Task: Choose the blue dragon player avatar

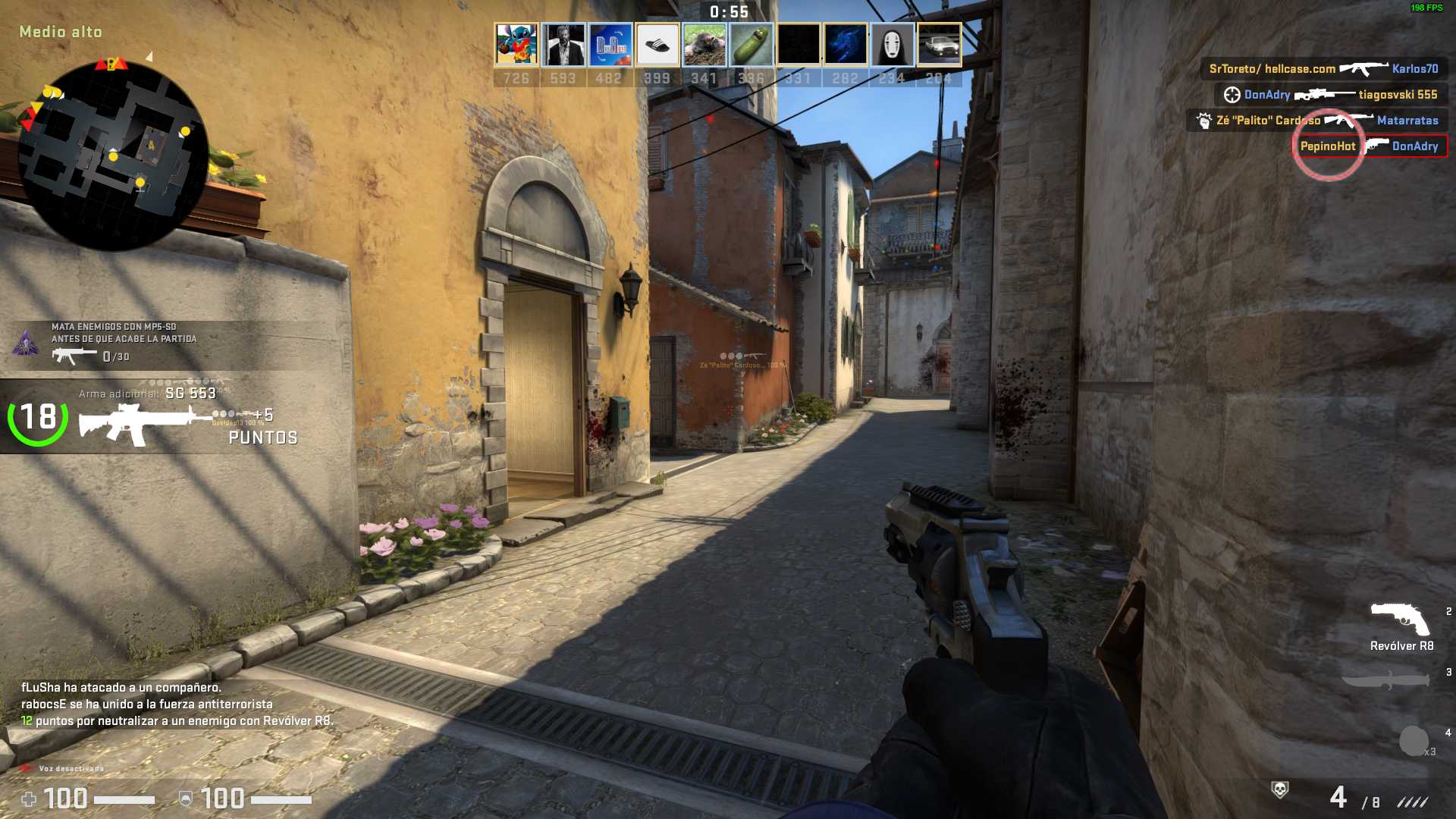Action: pos(845,44)
